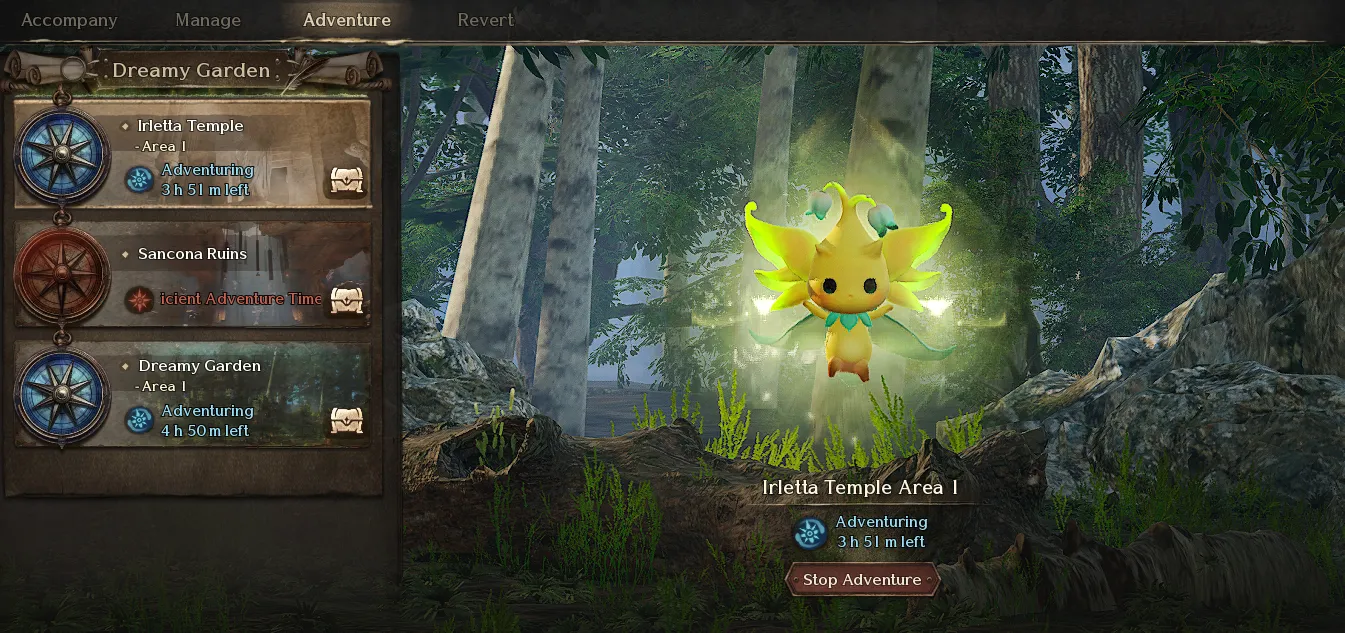
Task: Click the Irletta Temple blue compass emblem
Action: click(x=62, y=155)
